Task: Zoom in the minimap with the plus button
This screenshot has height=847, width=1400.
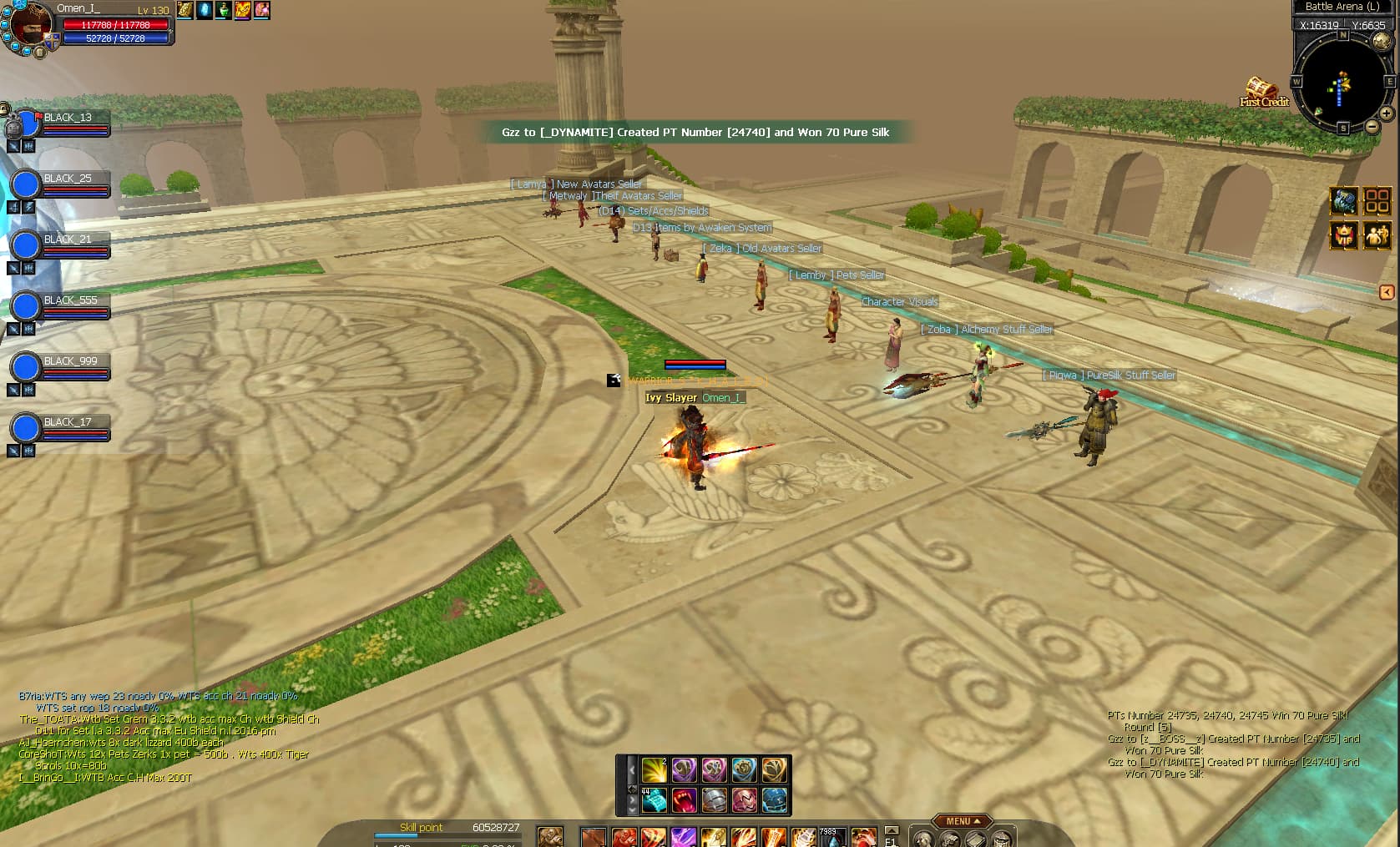Action: (1386, 113)
